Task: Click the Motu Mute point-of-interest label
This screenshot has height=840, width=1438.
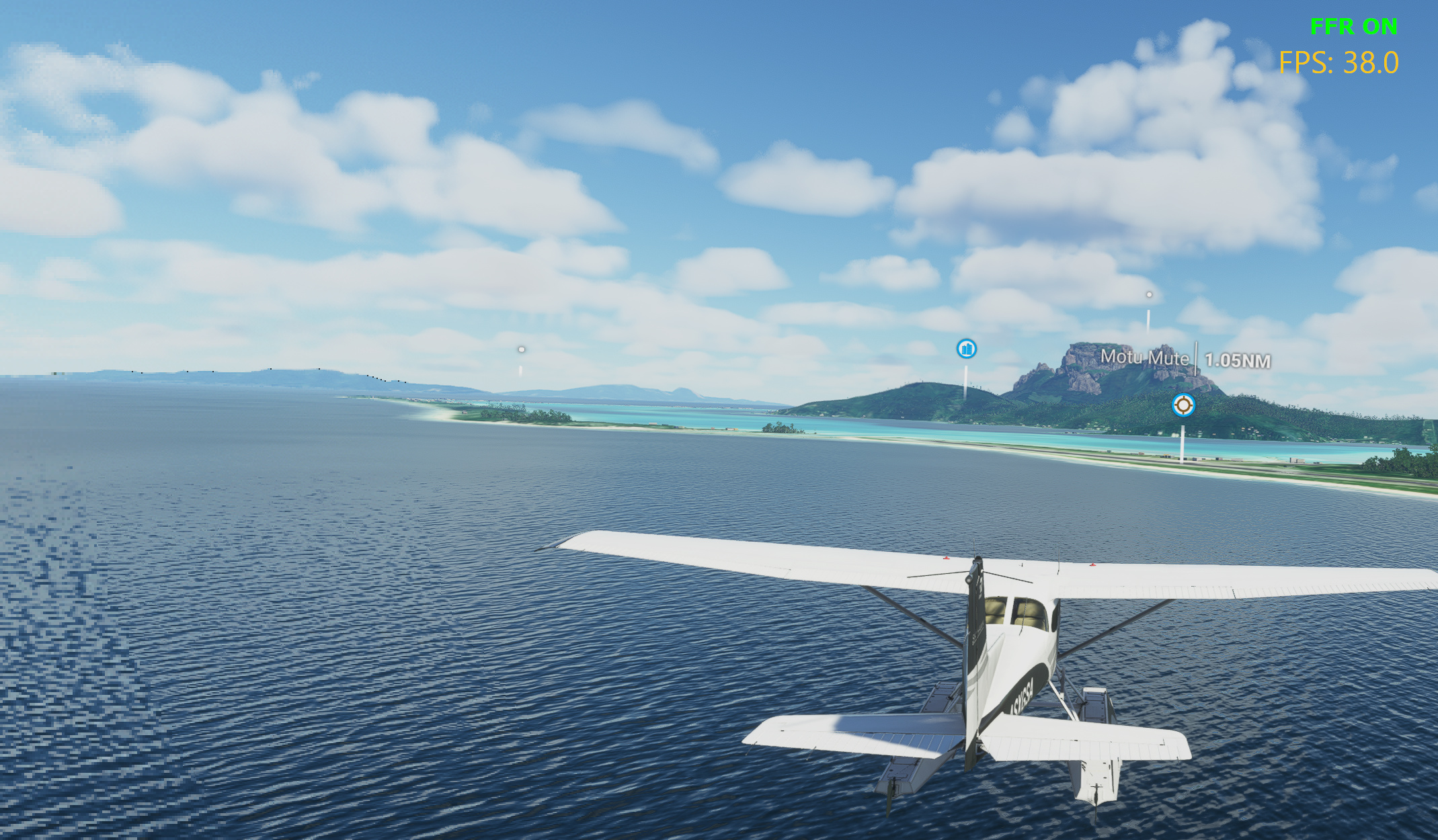Action: pyautogui.click(x=1144, y=358)
